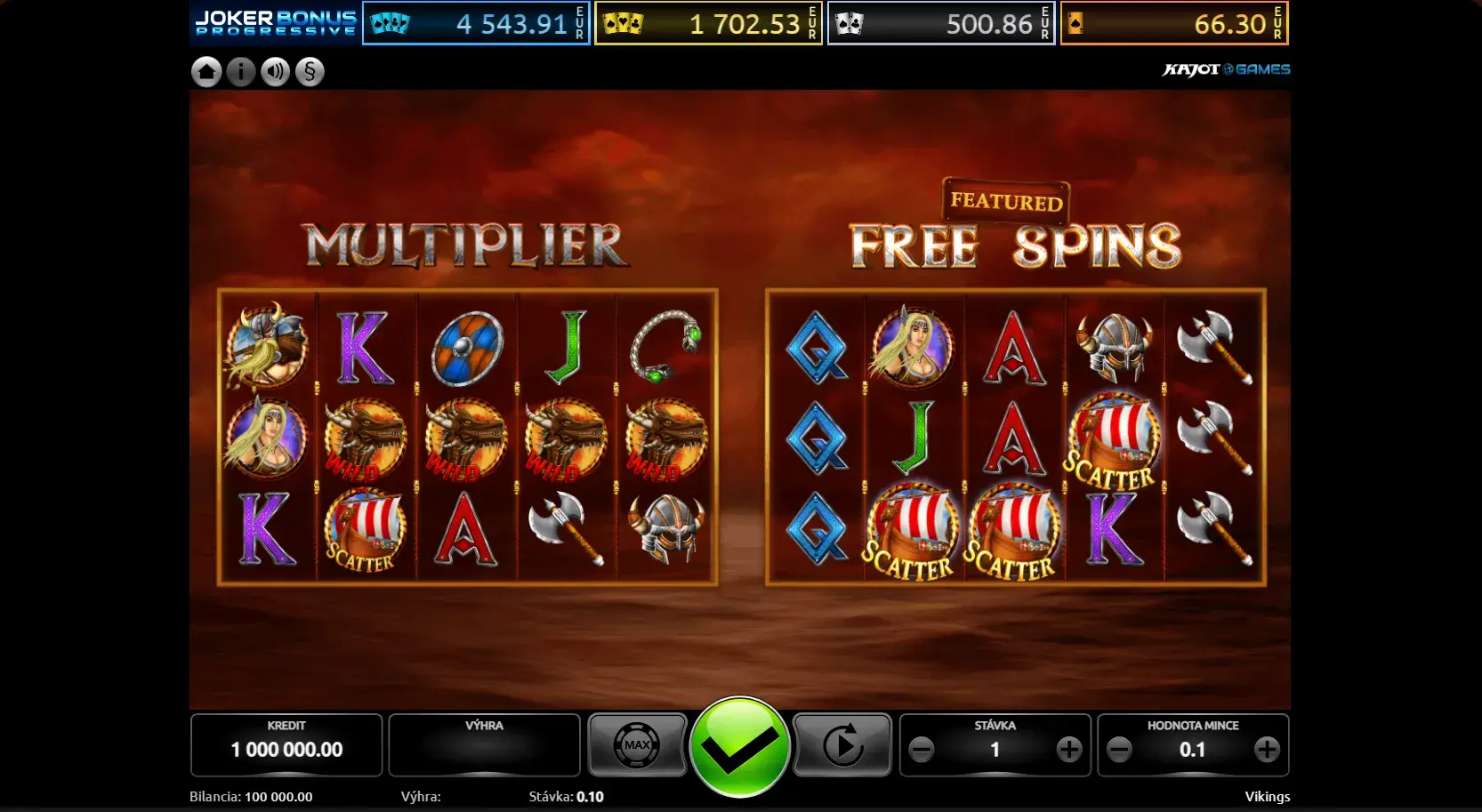Open the paragraph rules icon
This screenshot has height=812, width=1482.
(x=310, y=72)
